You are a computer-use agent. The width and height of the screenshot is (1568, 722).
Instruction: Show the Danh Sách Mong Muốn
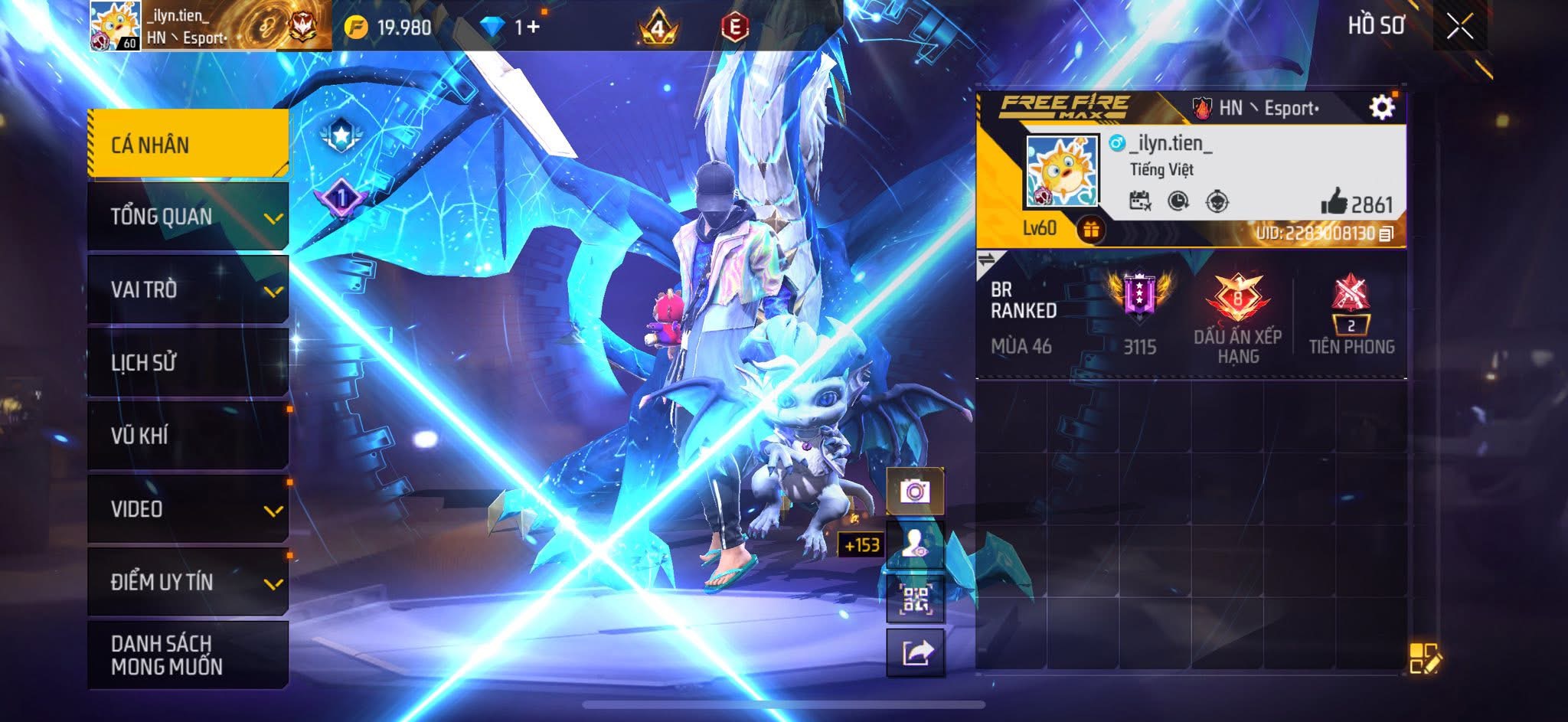pyautogui.click(x=188, y=655)
